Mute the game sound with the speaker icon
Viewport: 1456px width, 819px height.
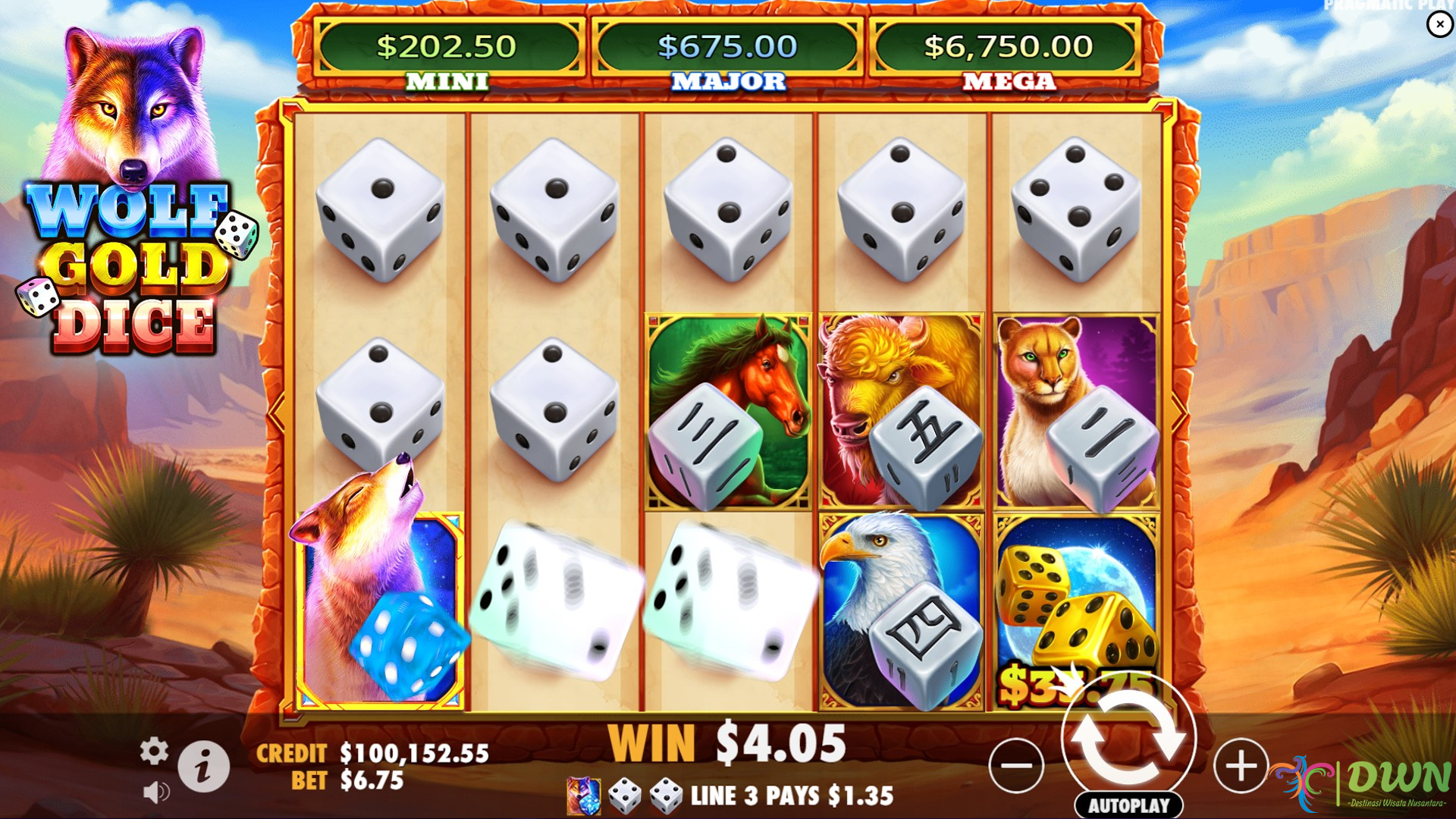(155, 793)
